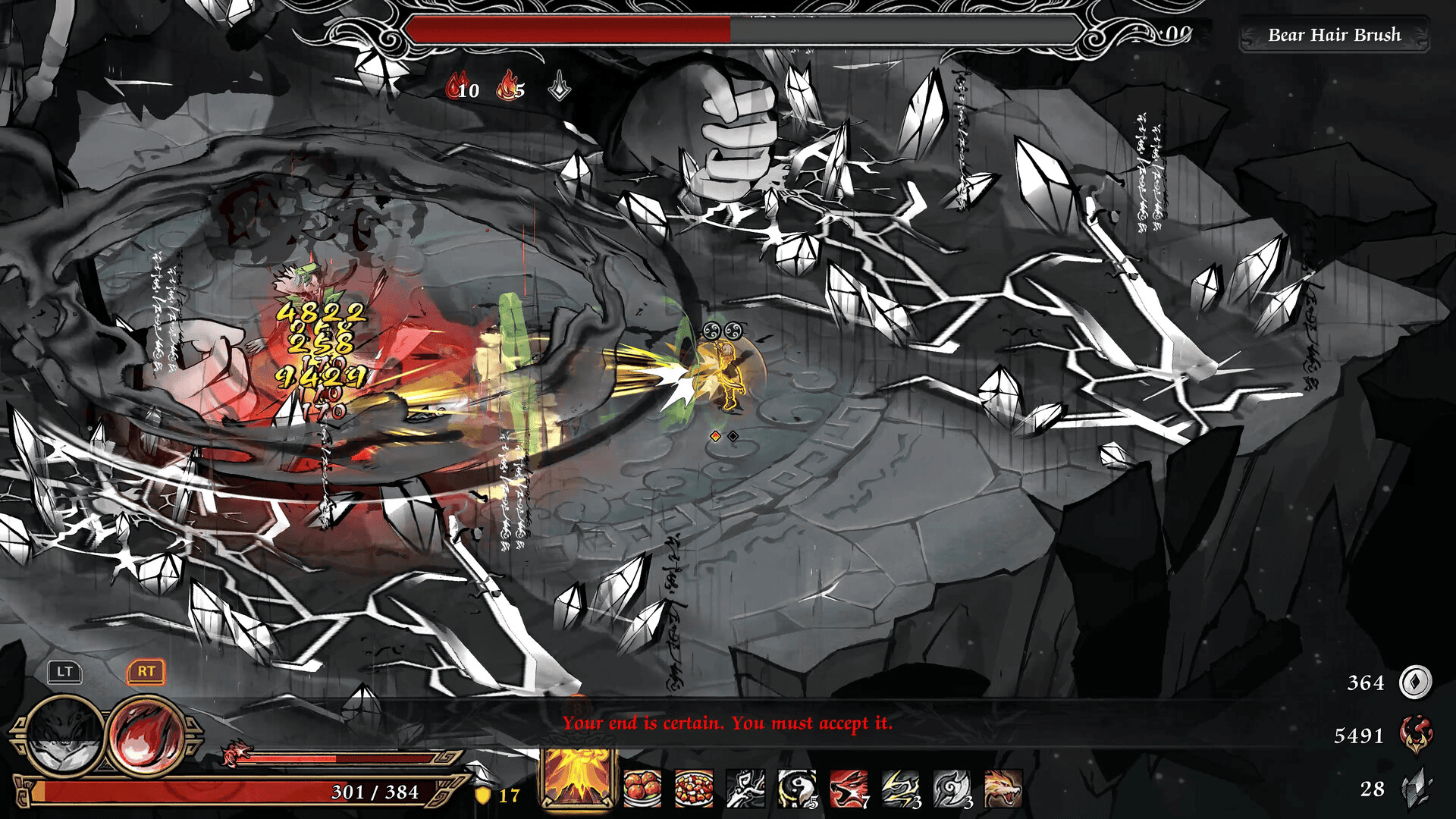
Task: Click the silver coin currency icon
Action: [x=1415, y=682]
